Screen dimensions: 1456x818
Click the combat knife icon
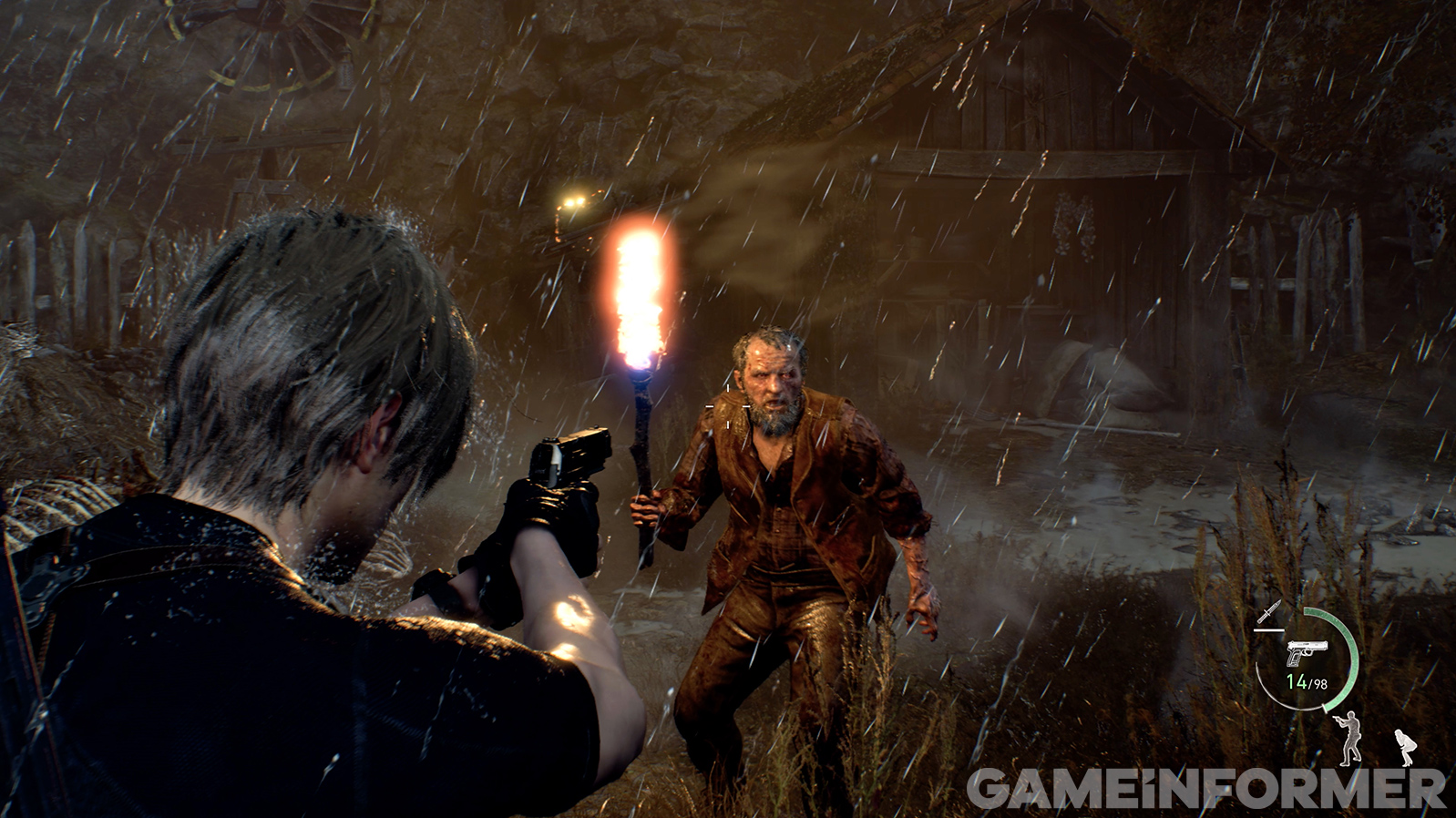pyautogui.click(x=1268, y=612)
